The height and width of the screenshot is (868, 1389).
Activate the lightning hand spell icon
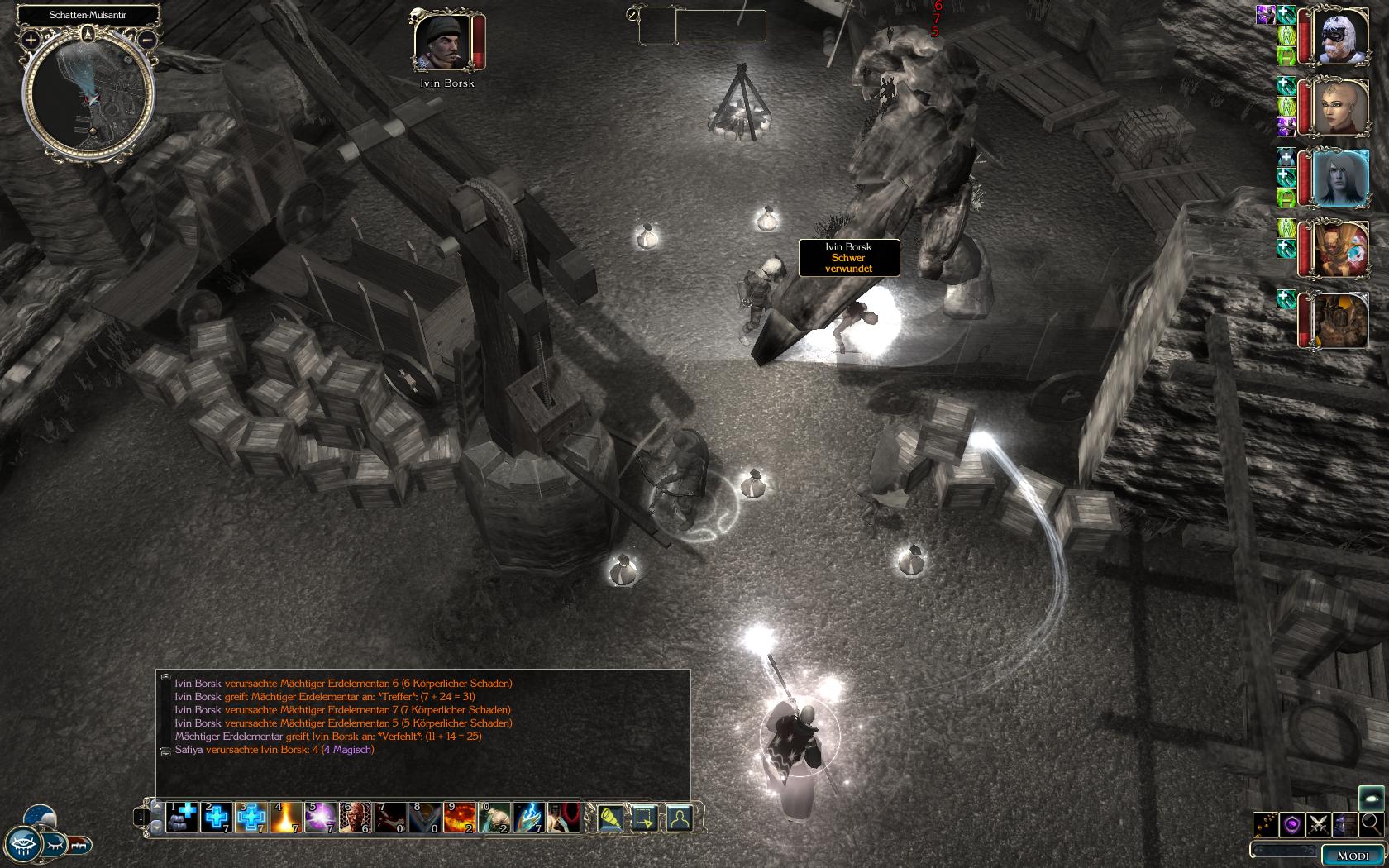coord(529,817)
